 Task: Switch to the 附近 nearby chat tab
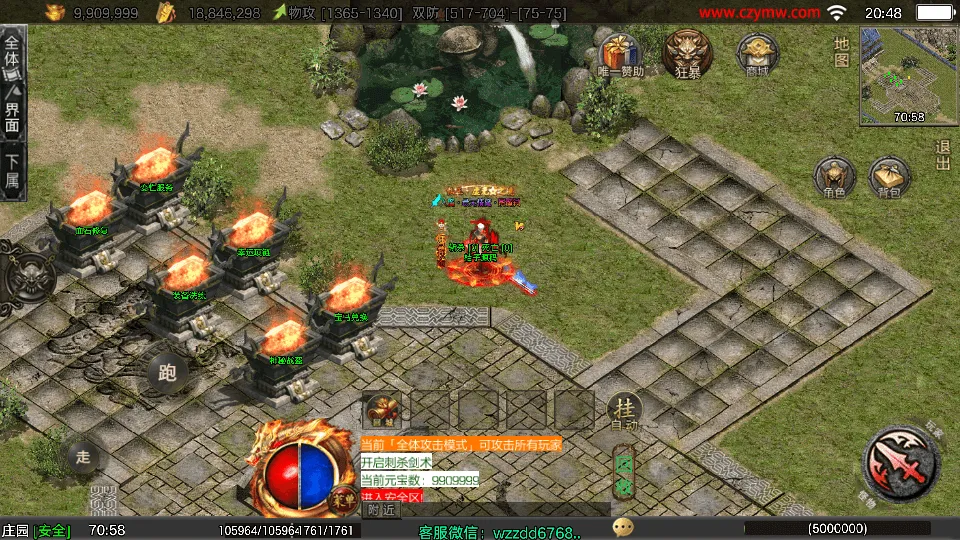[379, 510]
